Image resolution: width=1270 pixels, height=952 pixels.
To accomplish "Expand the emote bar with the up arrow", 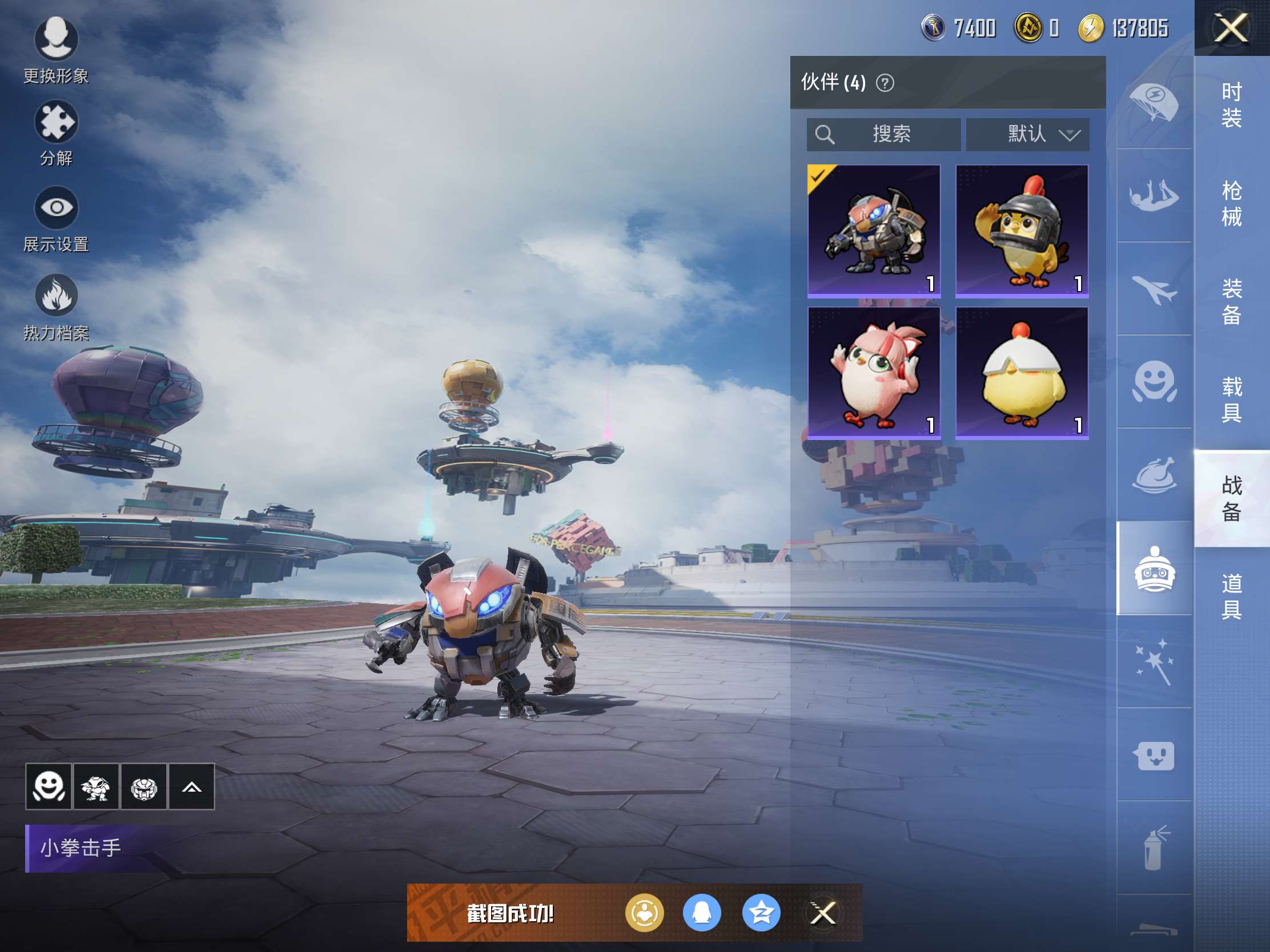I will [191, 786].
